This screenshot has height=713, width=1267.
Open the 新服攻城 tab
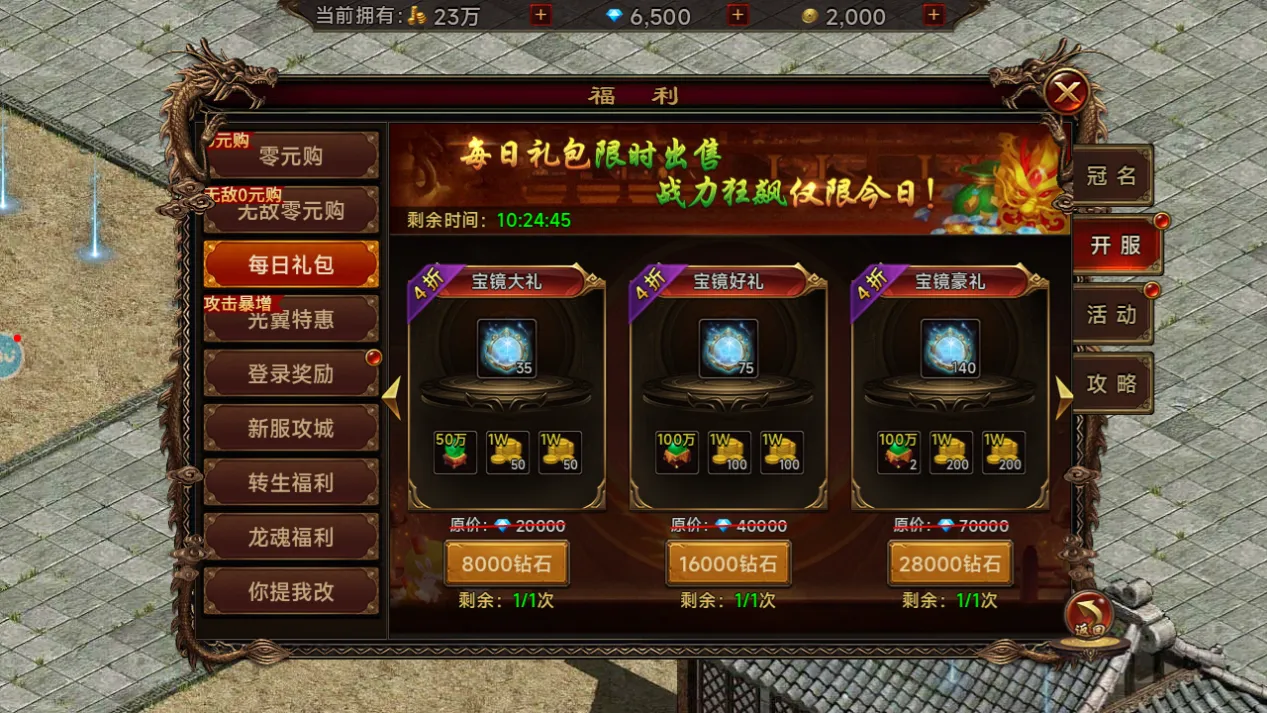point(291,429)
